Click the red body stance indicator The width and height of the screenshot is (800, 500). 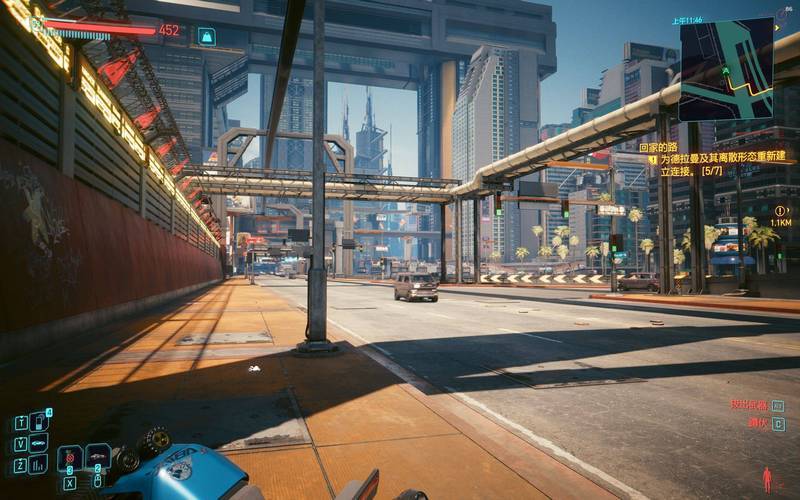tap(767, 480)
